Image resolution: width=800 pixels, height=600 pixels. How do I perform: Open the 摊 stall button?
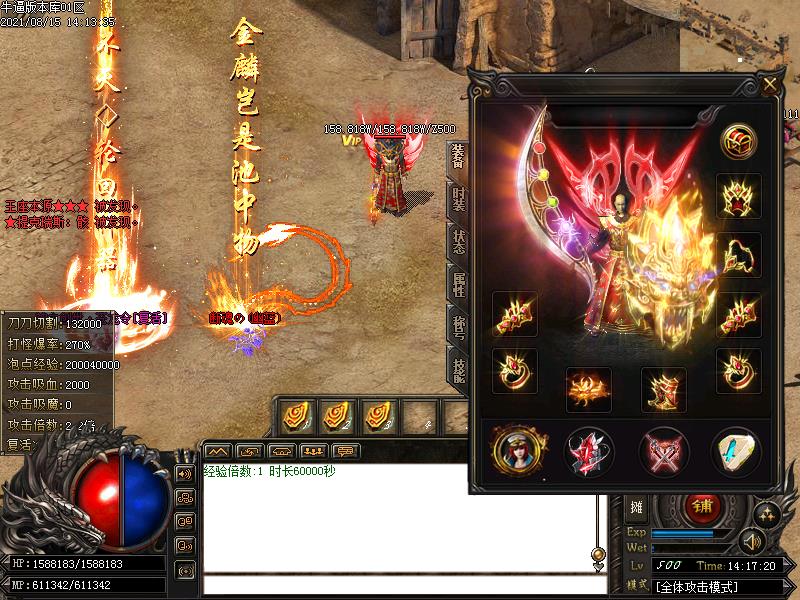636,506
